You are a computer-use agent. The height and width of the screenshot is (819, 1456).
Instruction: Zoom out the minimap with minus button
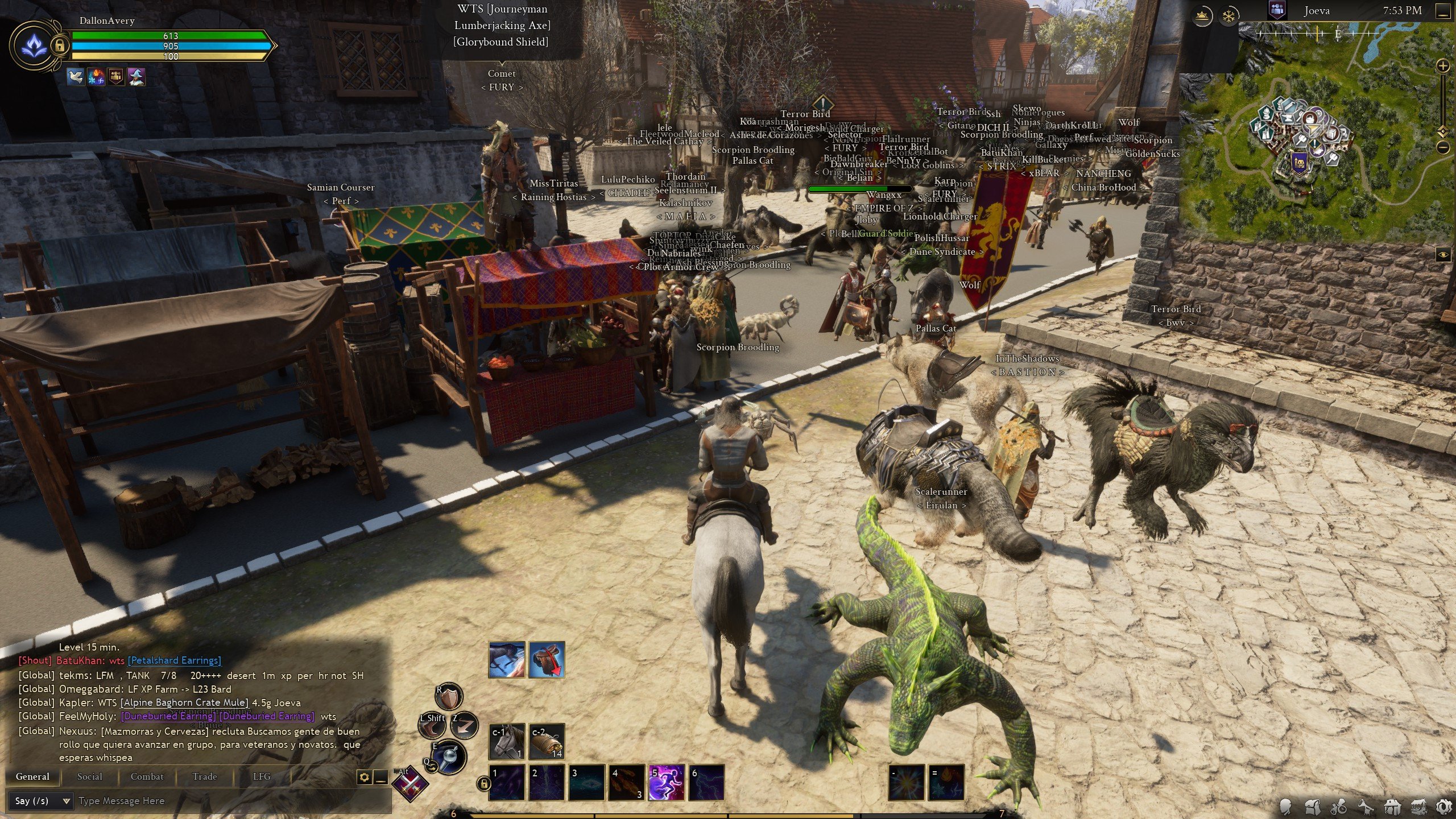click(x=1443, y=147)
